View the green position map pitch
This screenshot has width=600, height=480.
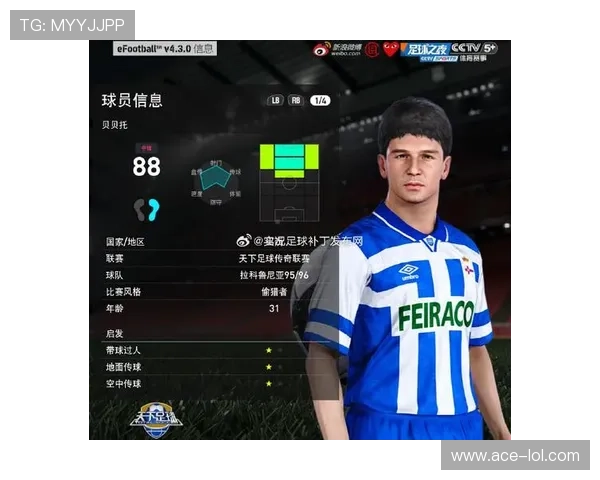click(289, 182)
